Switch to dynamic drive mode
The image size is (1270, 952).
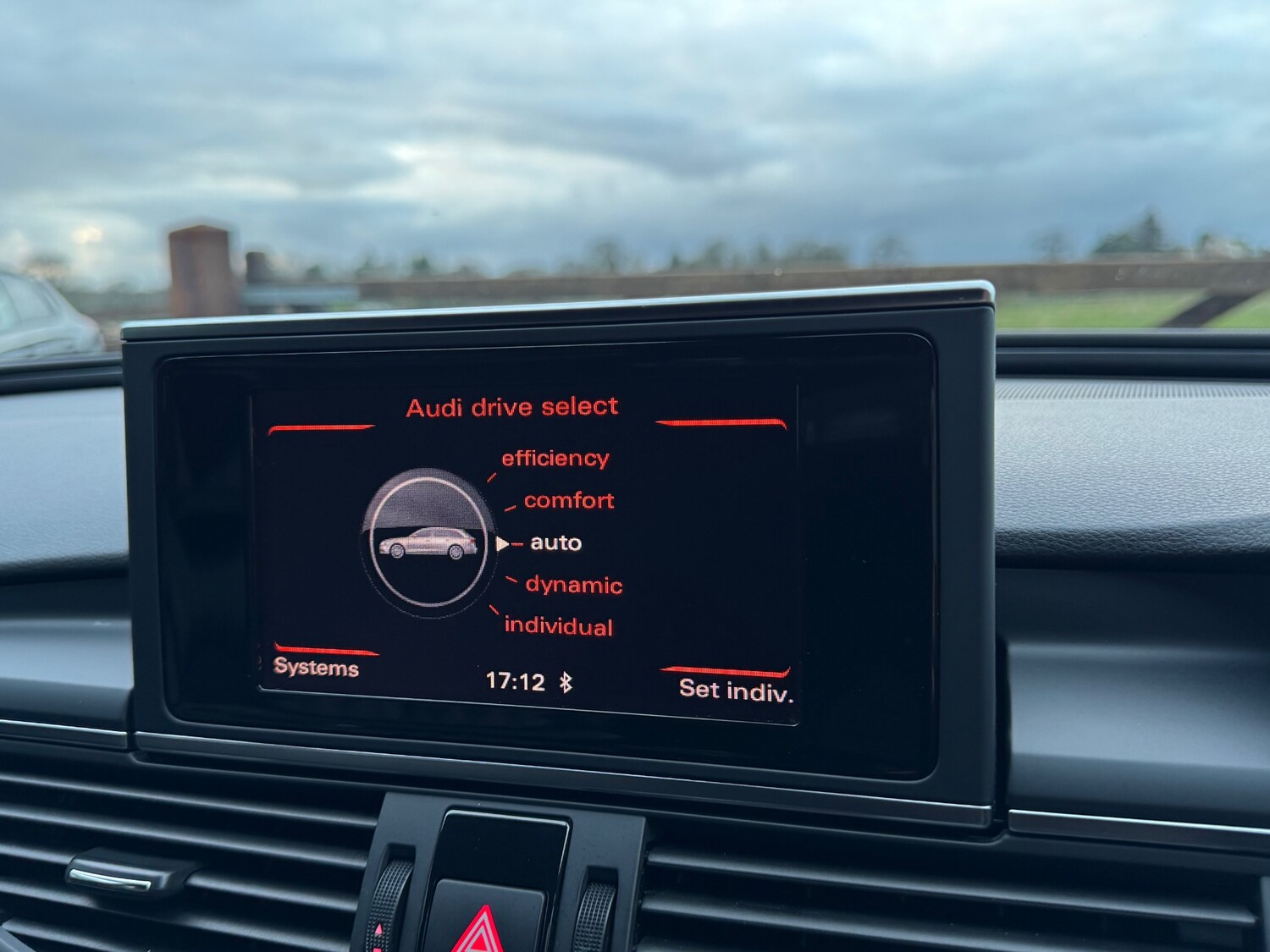[573, 585]
